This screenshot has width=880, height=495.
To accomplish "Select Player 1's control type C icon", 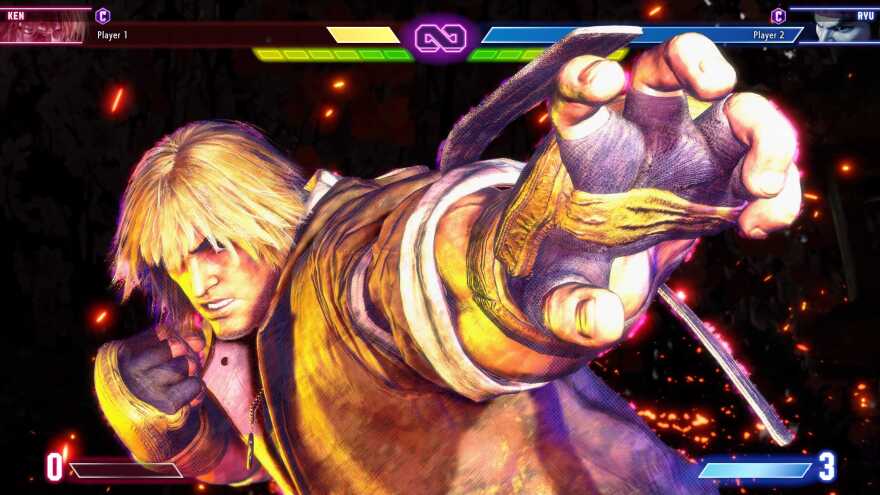I will (x=102, y=16).
